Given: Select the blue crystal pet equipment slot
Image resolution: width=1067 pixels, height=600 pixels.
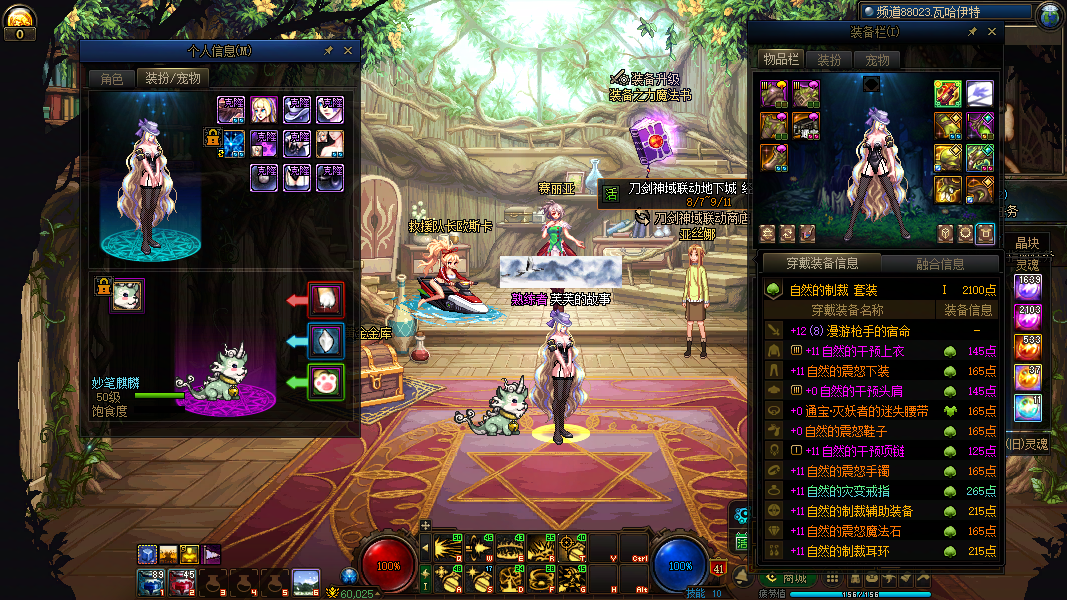Looking at the screenshot, I should click(325, 340).
